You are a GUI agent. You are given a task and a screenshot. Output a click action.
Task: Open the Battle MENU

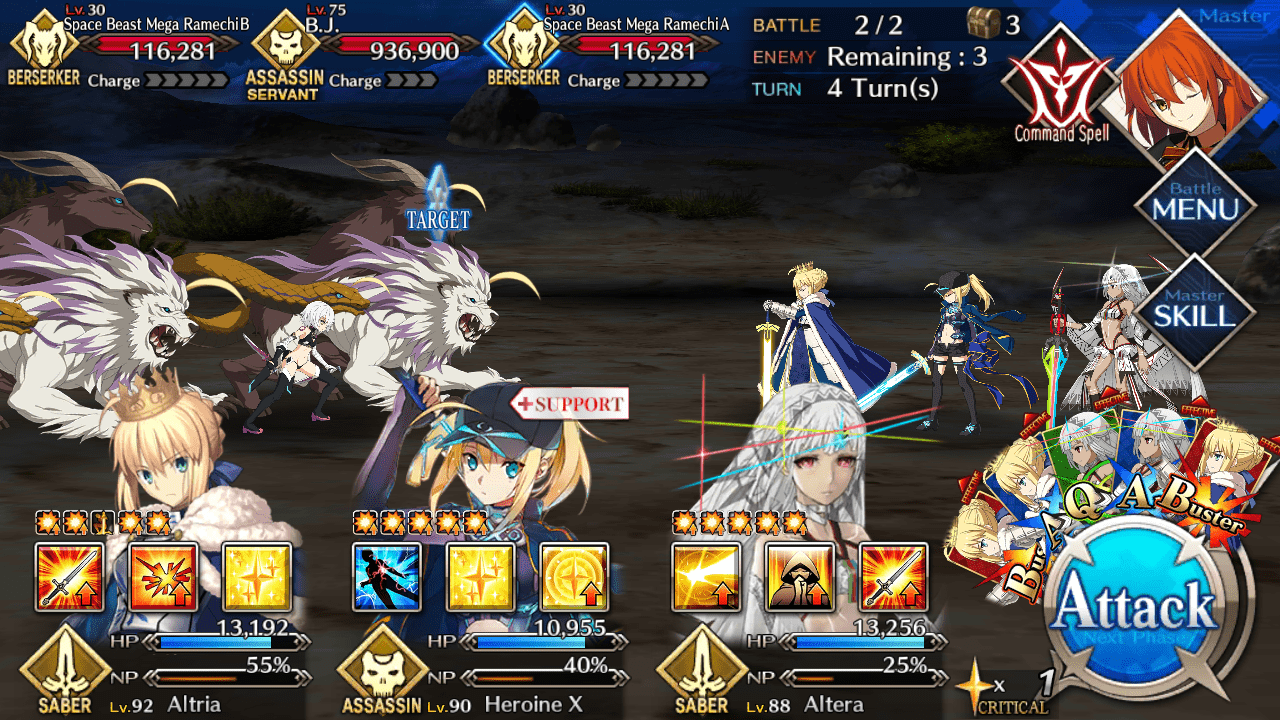pyautogui.click(x=1195, y=201)
